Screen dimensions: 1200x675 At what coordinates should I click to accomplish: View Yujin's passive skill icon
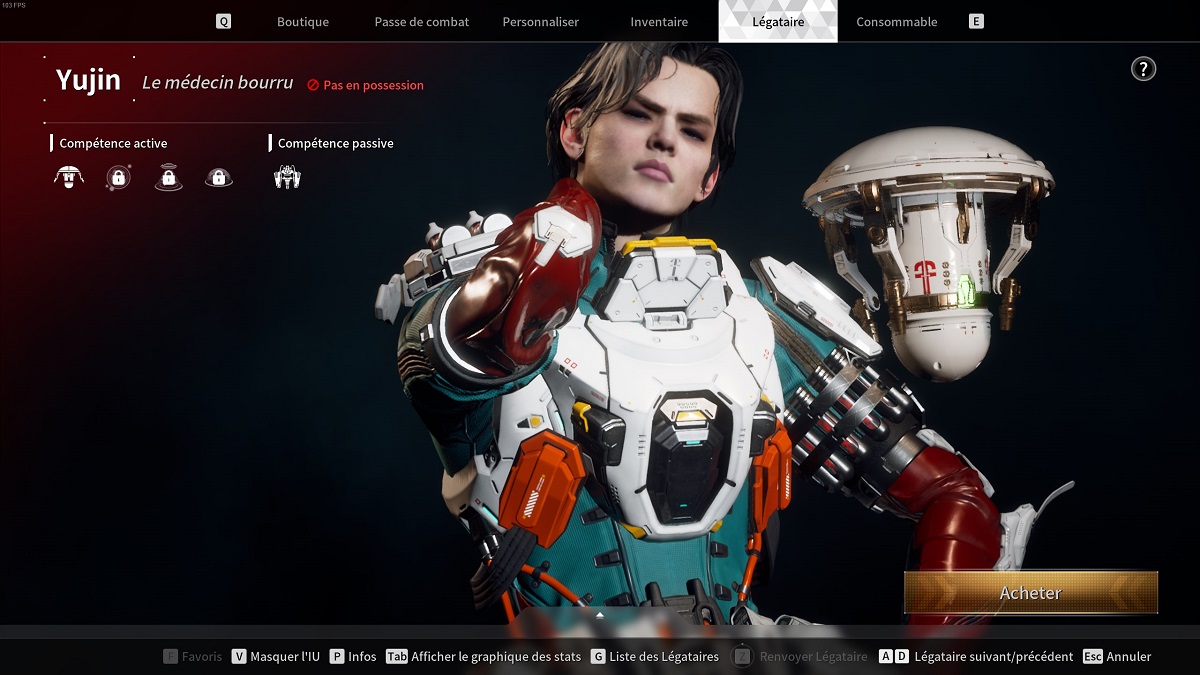click(287, 178)
